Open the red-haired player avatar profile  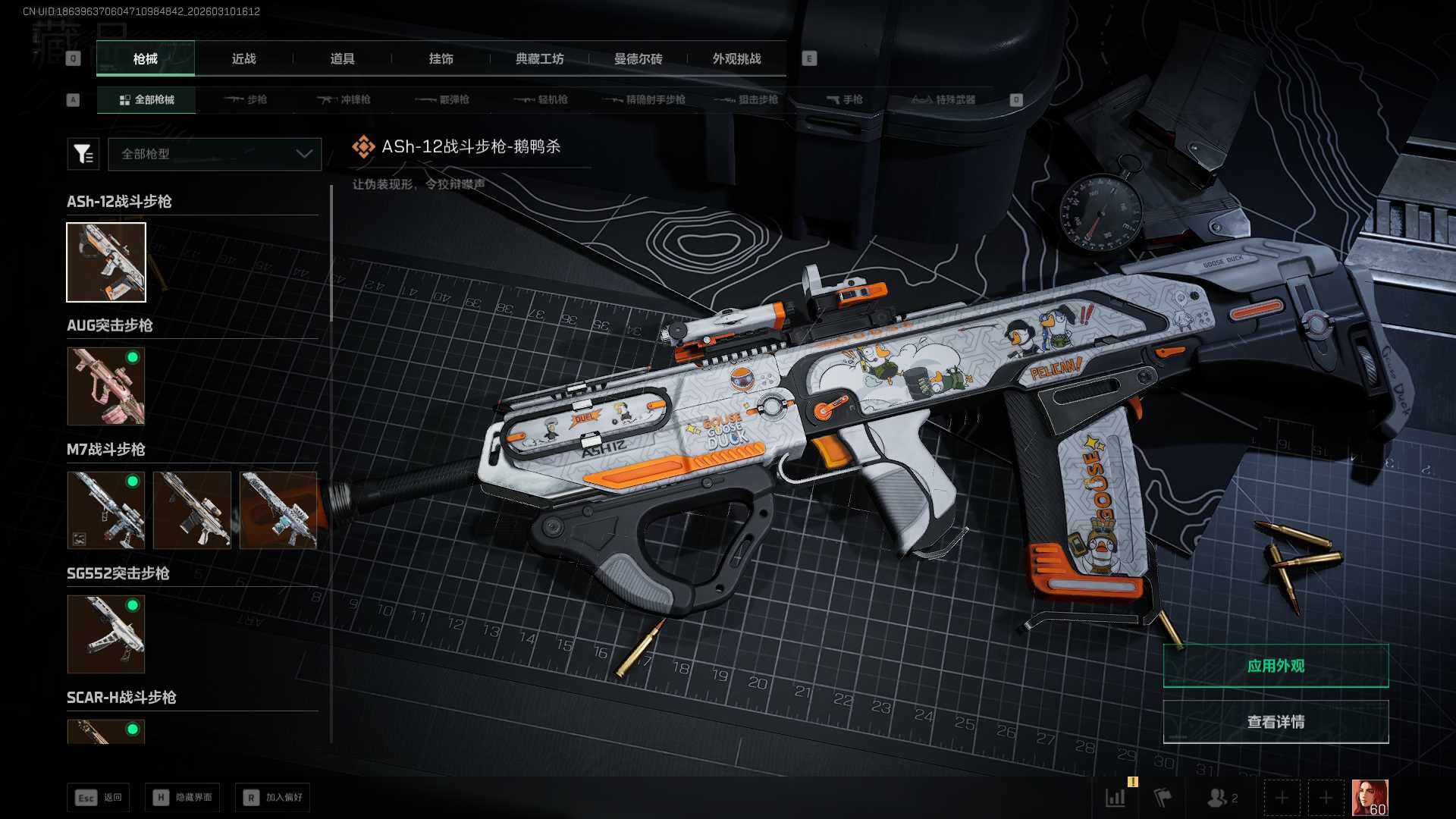tap(1370, 798)
